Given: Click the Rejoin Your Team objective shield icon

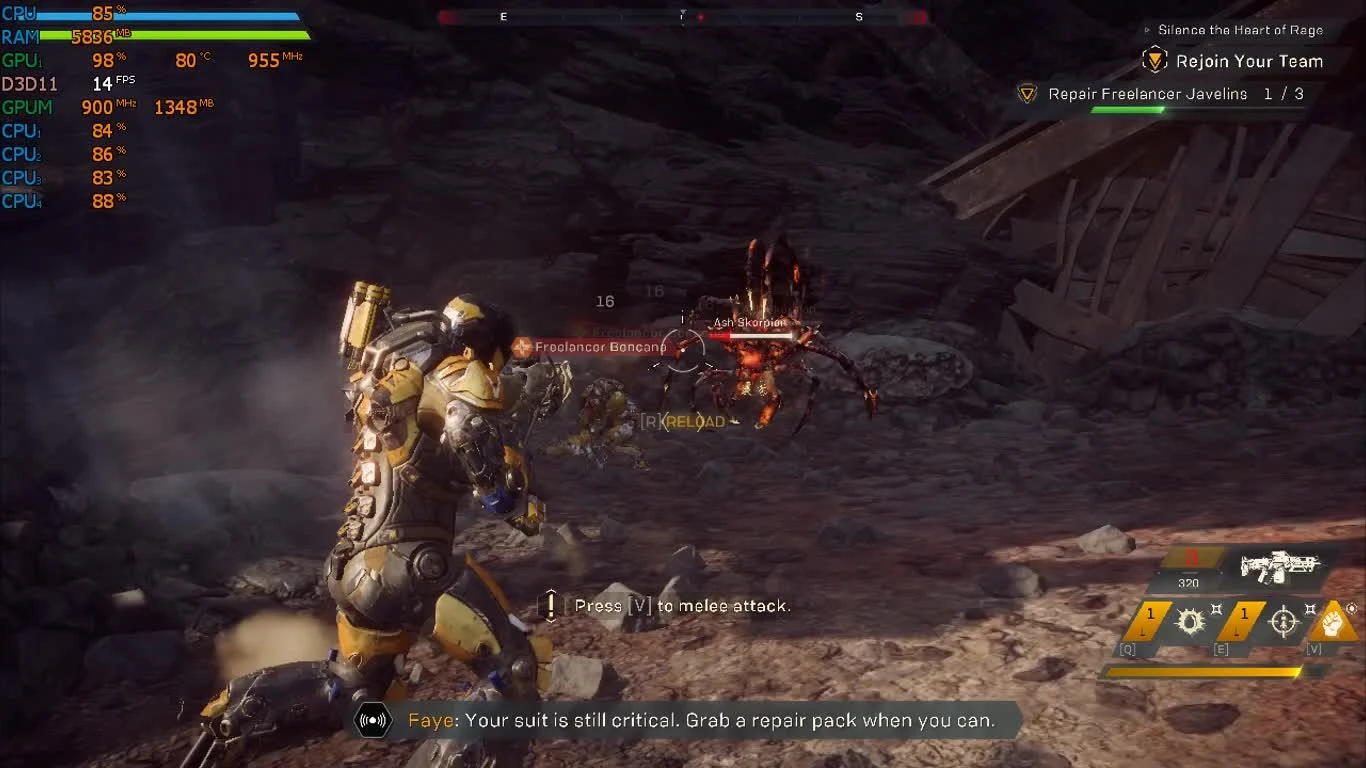Looking at the screenshot, I should pos(1154,60).
